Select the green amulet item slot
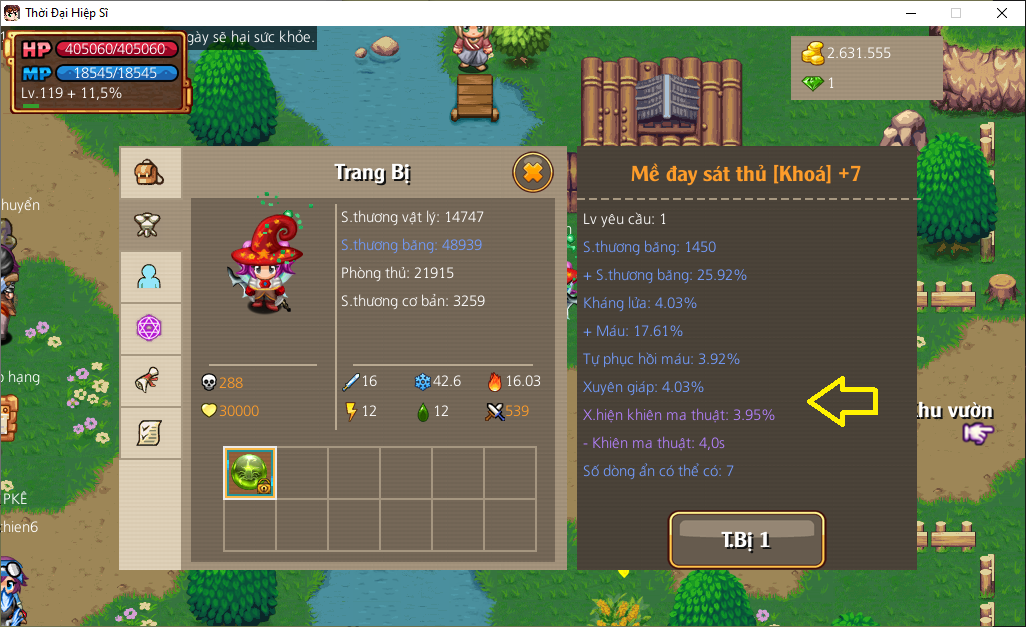Image resolution: width=1026 pixels, height=627 pixels. [x=250, y=472]
